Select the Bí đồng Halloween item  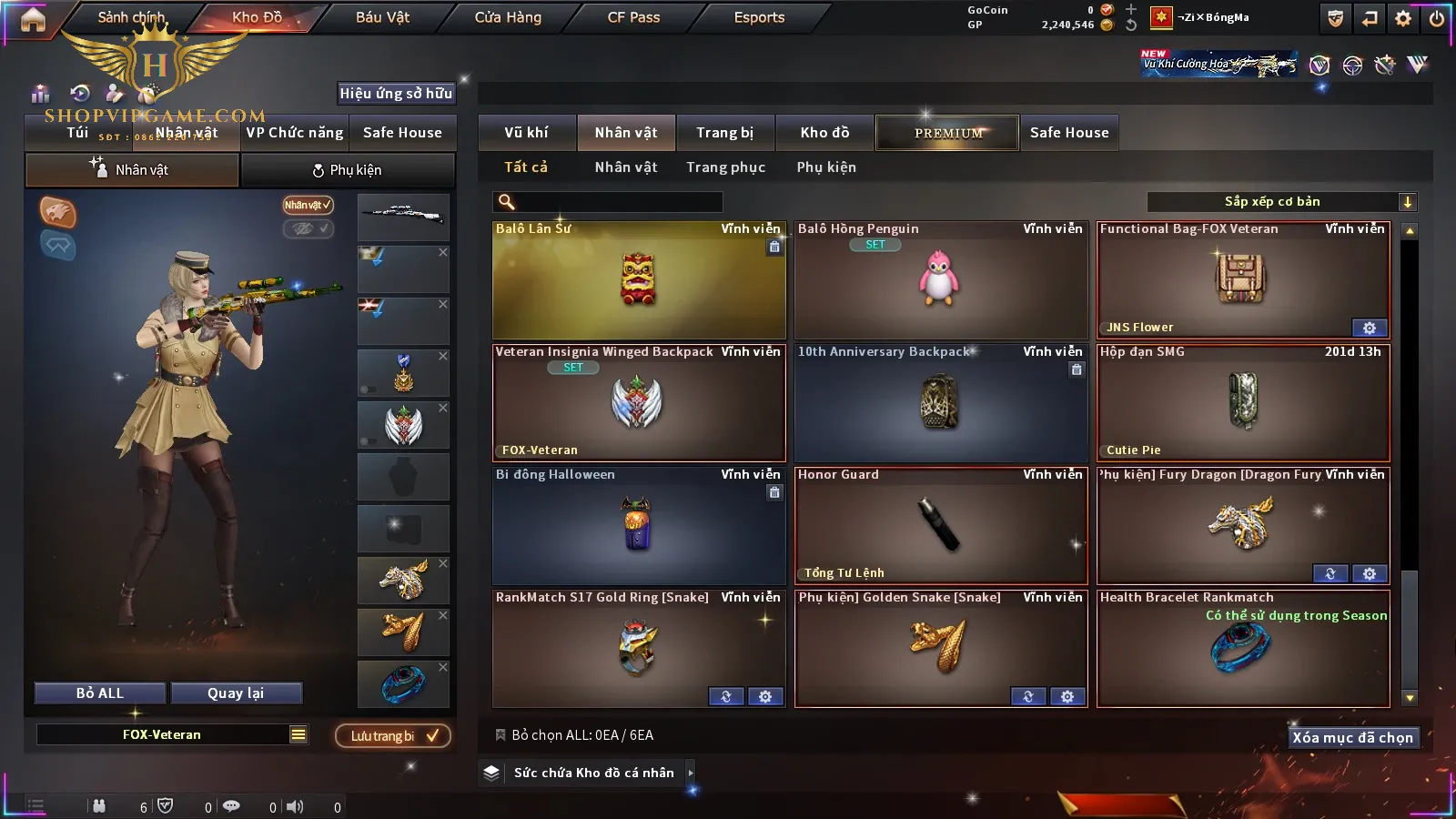tap(638, 526)
